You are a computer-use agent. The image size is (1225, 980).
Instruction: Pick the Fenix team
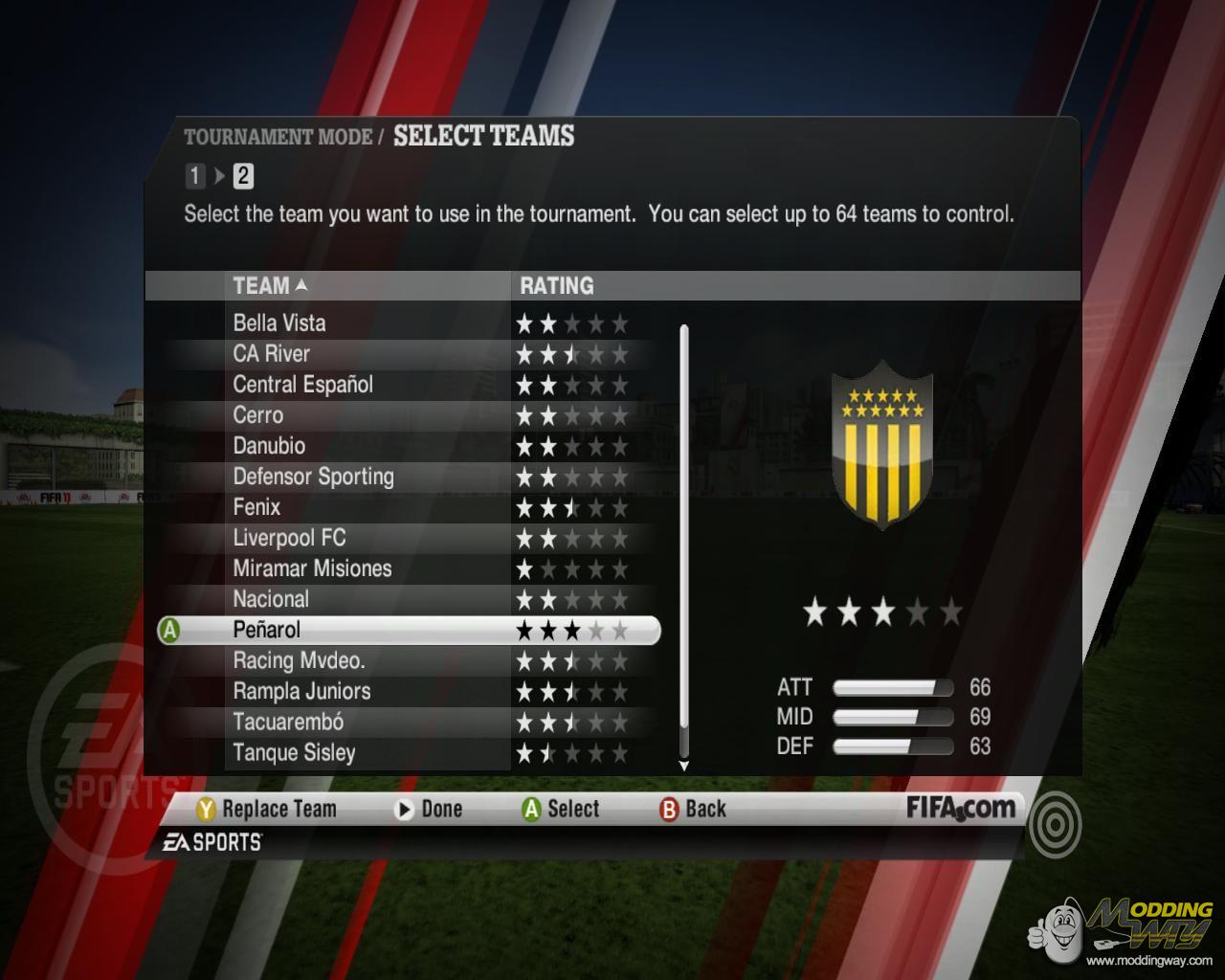pyautogui.click(x=256, y=507)
